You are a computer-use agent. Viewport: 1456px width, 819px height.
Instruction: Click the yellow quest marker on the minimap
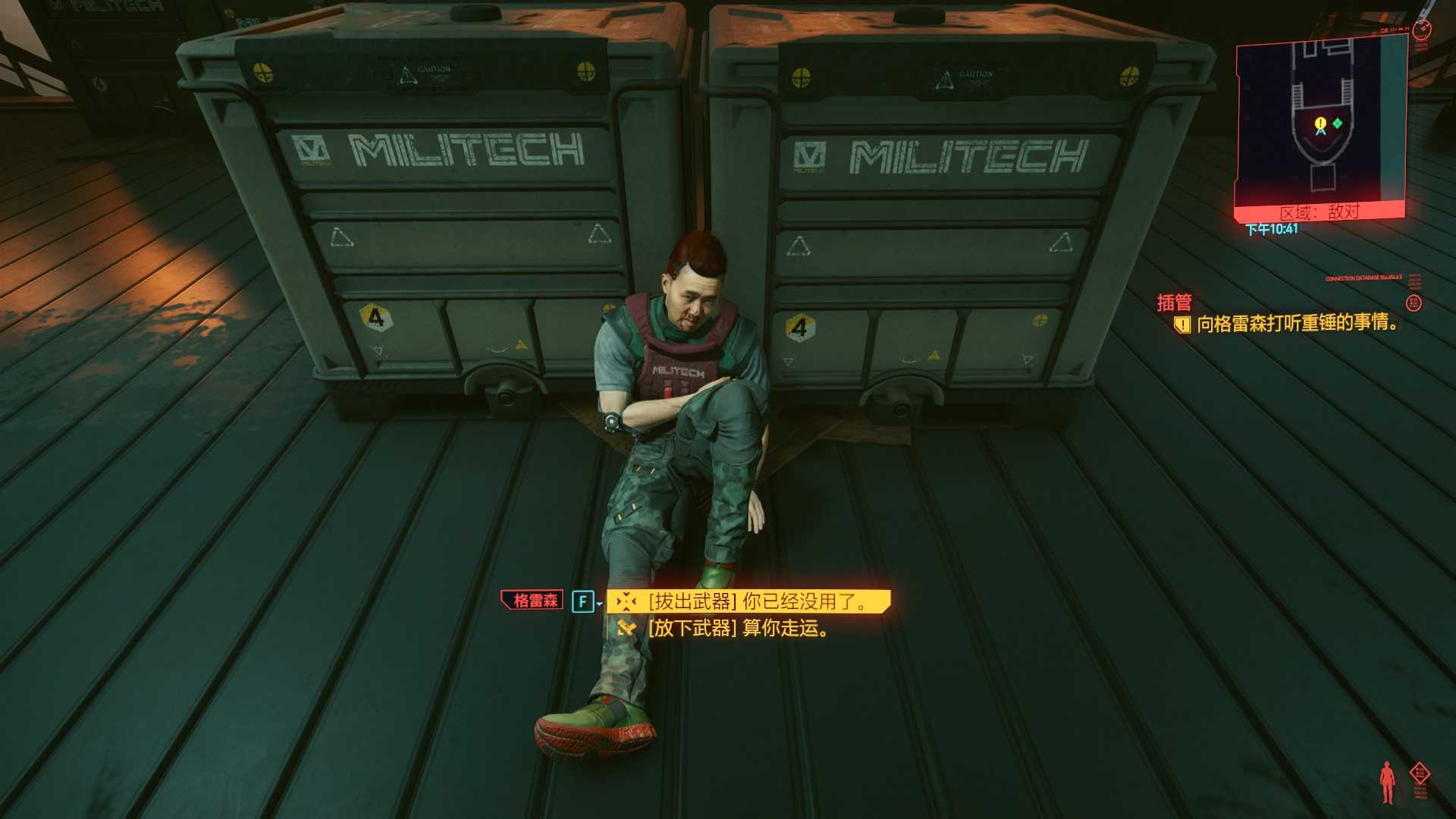click(1320, 124)
